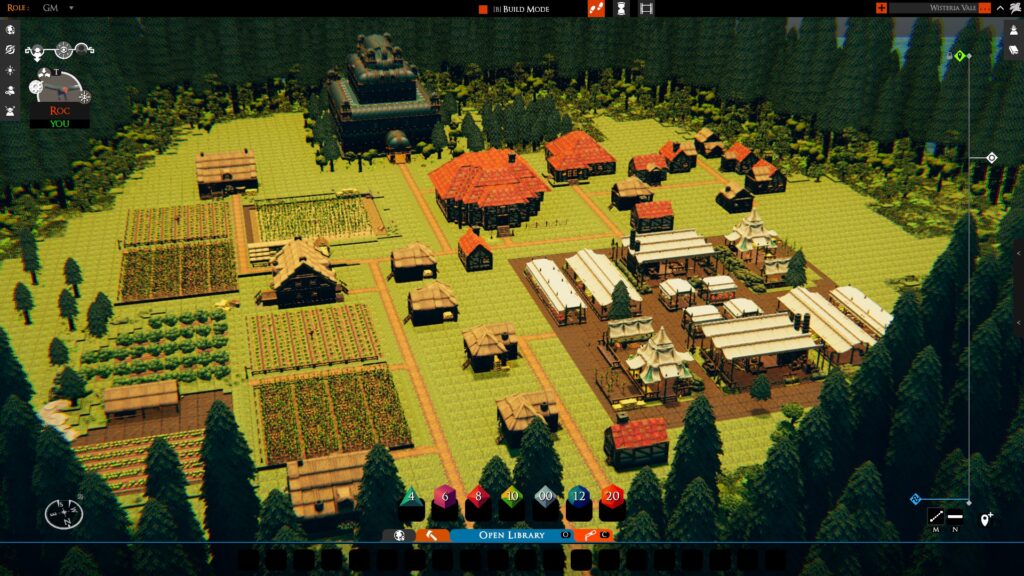
Task: Choose the red d8 die
Action: (477, 497)
